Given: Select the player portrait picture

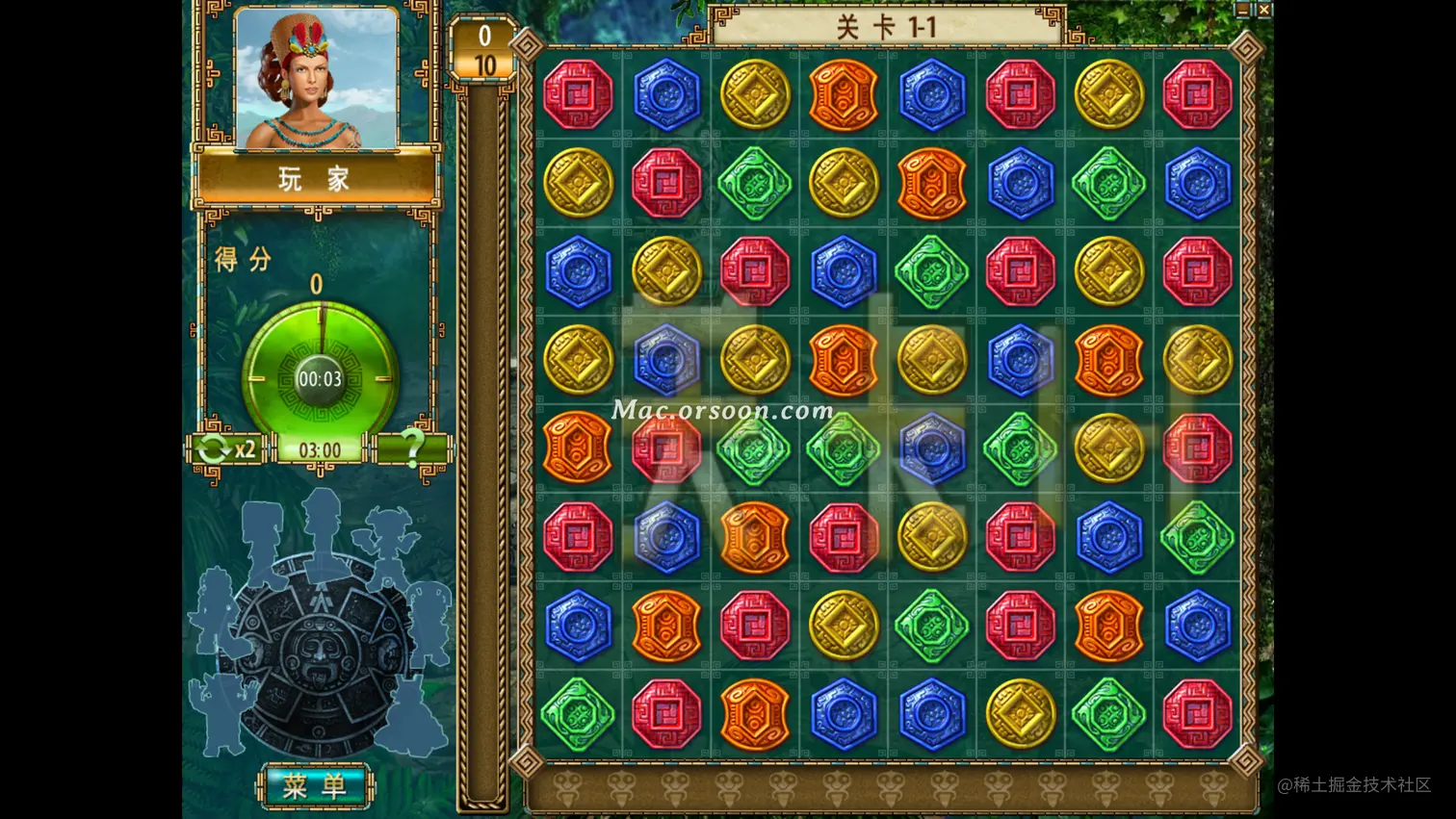Looking at the screenshot, I should point(316,79).
